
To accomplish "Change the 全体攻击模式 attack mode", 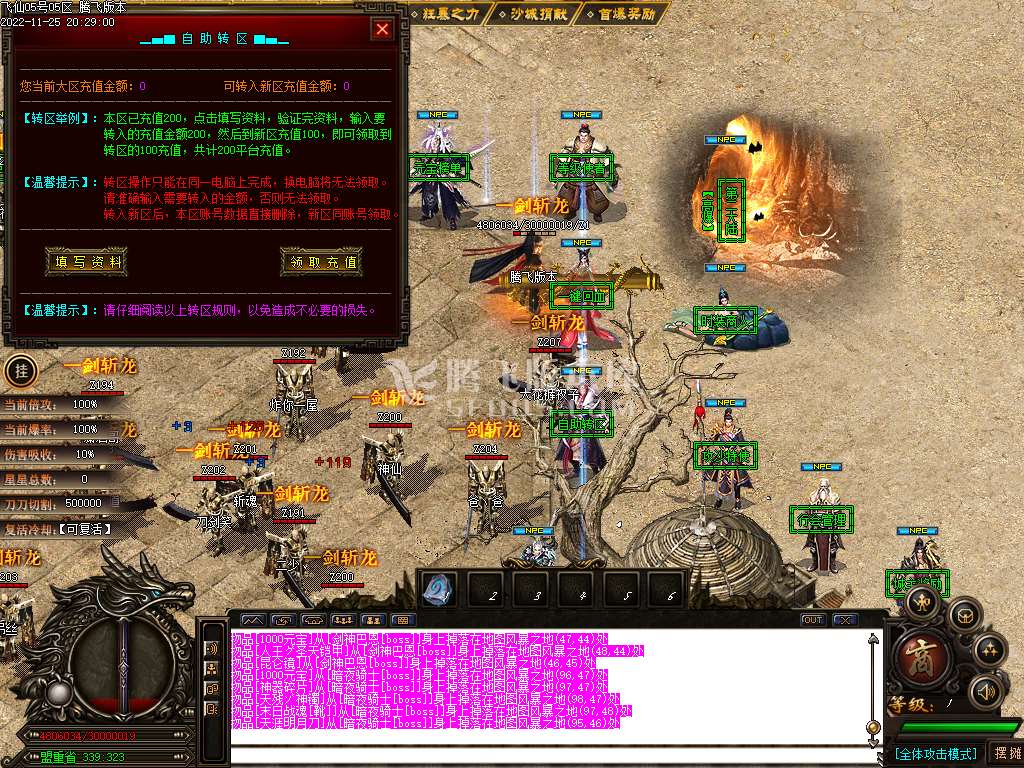I will 934,753.
